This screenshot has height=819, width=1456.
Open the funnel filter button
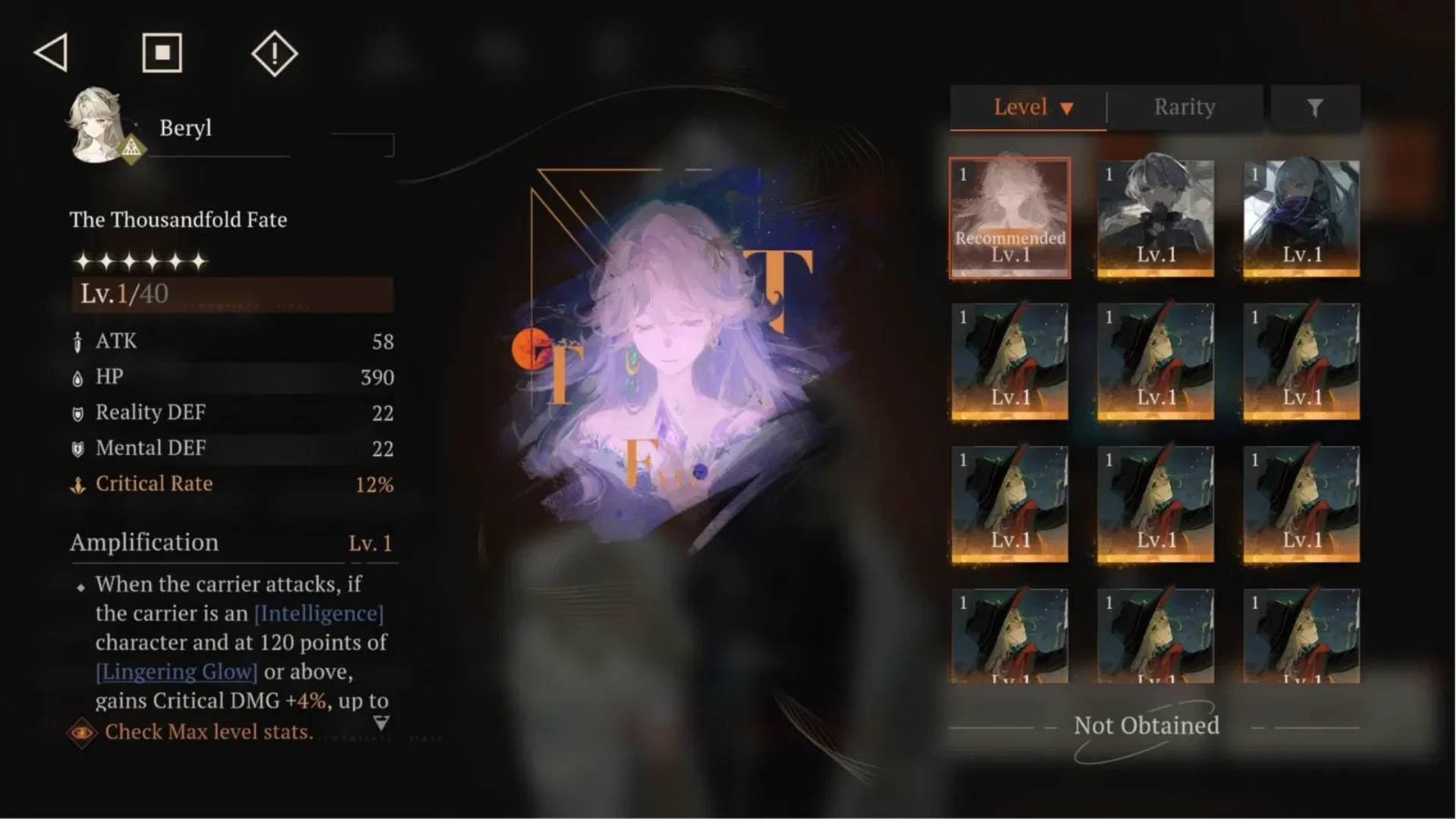tap(1315, 108)
